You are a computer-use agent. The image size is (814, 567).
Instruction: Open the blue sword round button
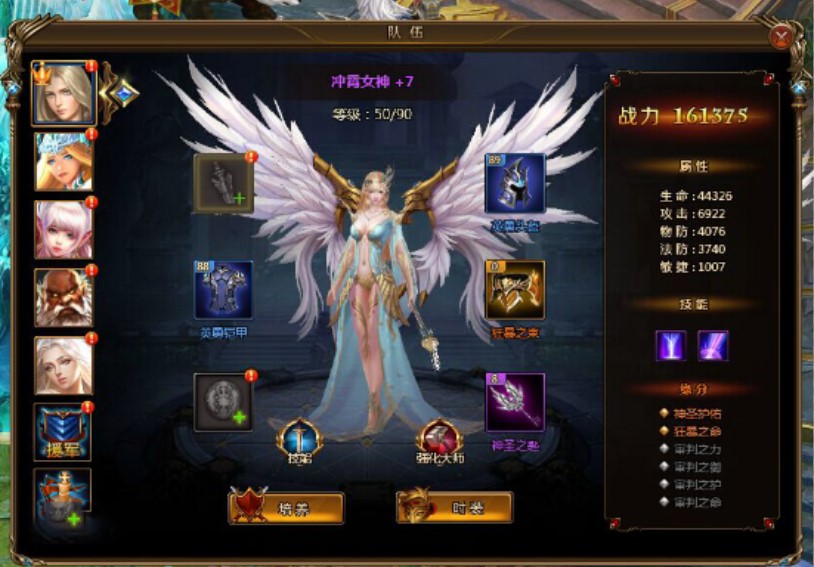click(x=299, y=437)
